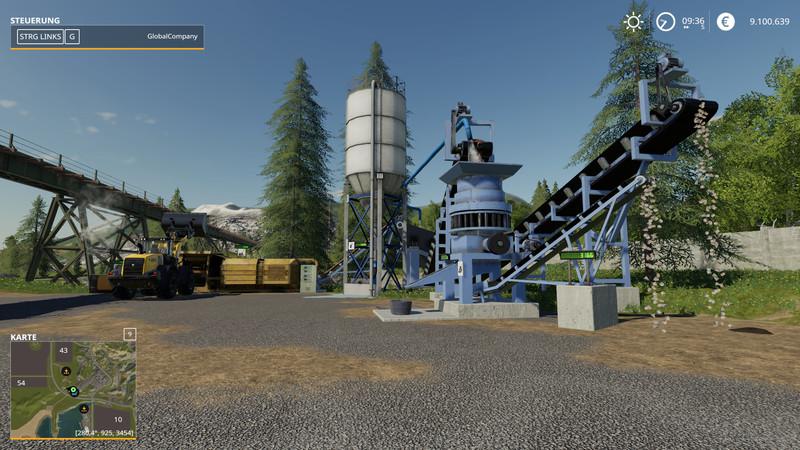
Task: Open the Karte minimap
Action: (72, 388)
